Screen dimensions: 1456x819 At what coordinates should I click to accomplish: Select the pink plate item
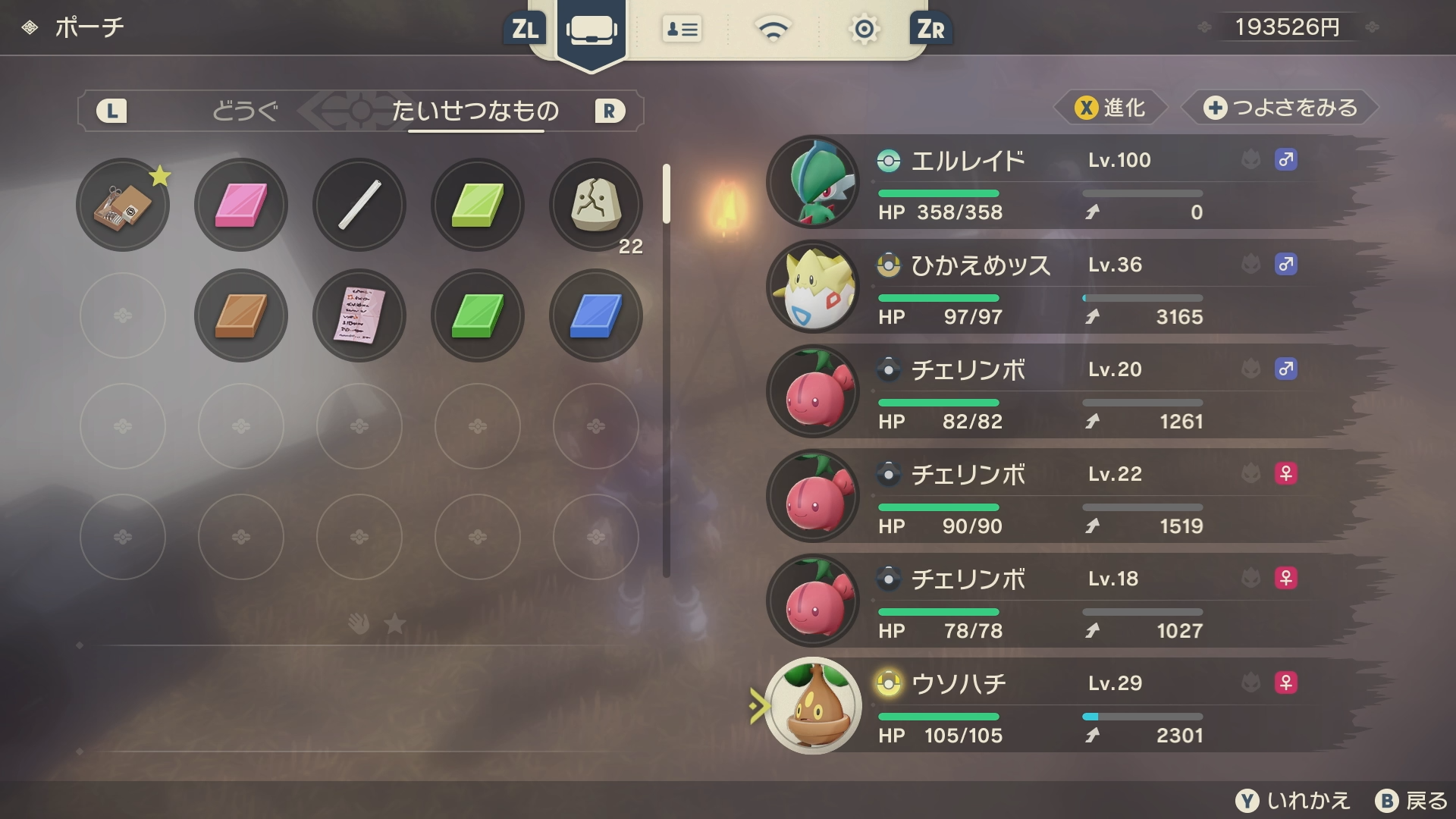click(x=241, y=205)
